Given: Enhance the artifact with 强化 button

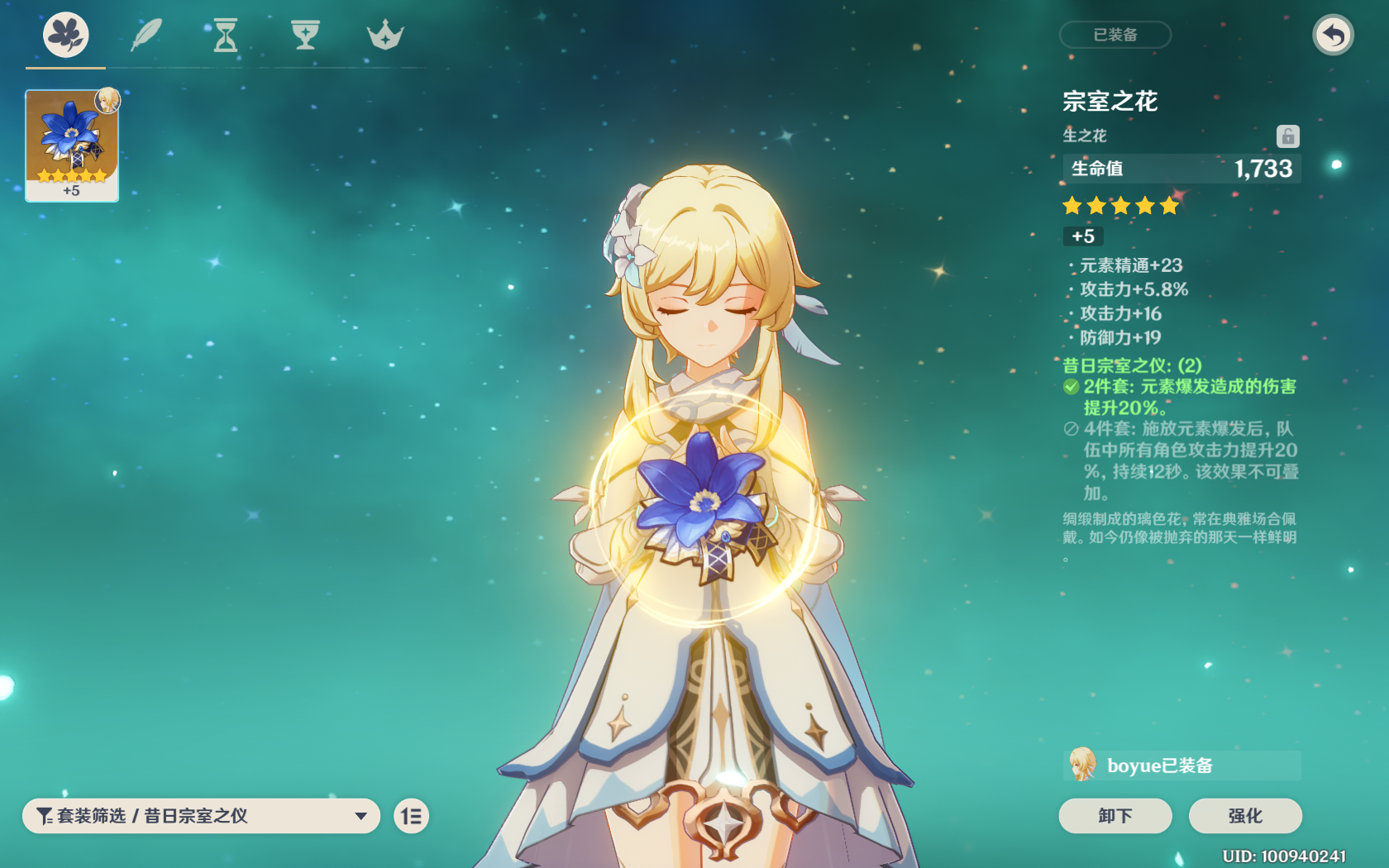Looking at the screenshot, I should pyautogui.click(x=1244, y=816).
